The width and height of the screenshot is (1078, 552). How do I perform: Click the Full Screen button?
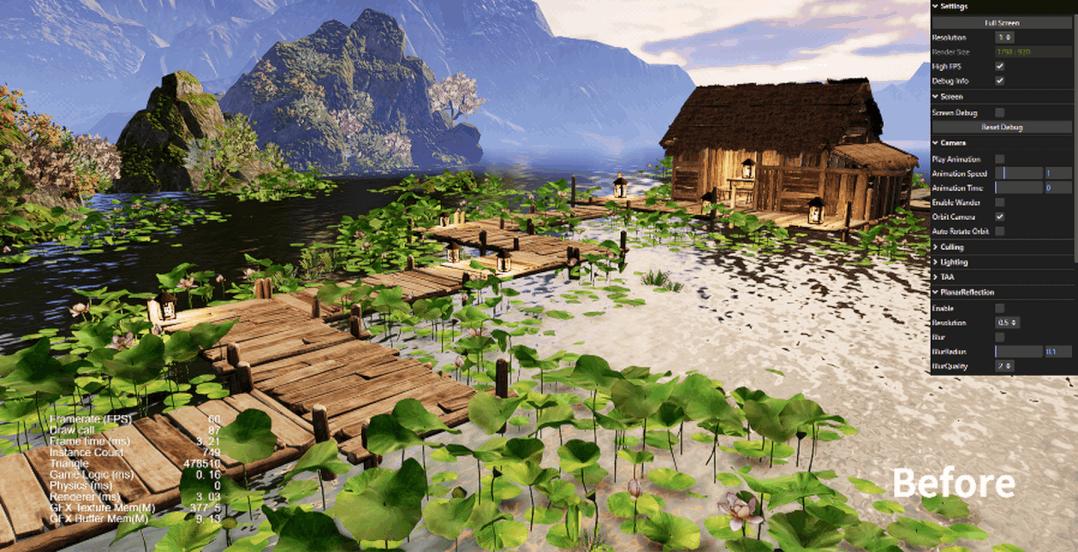[x=1002, y=22]
